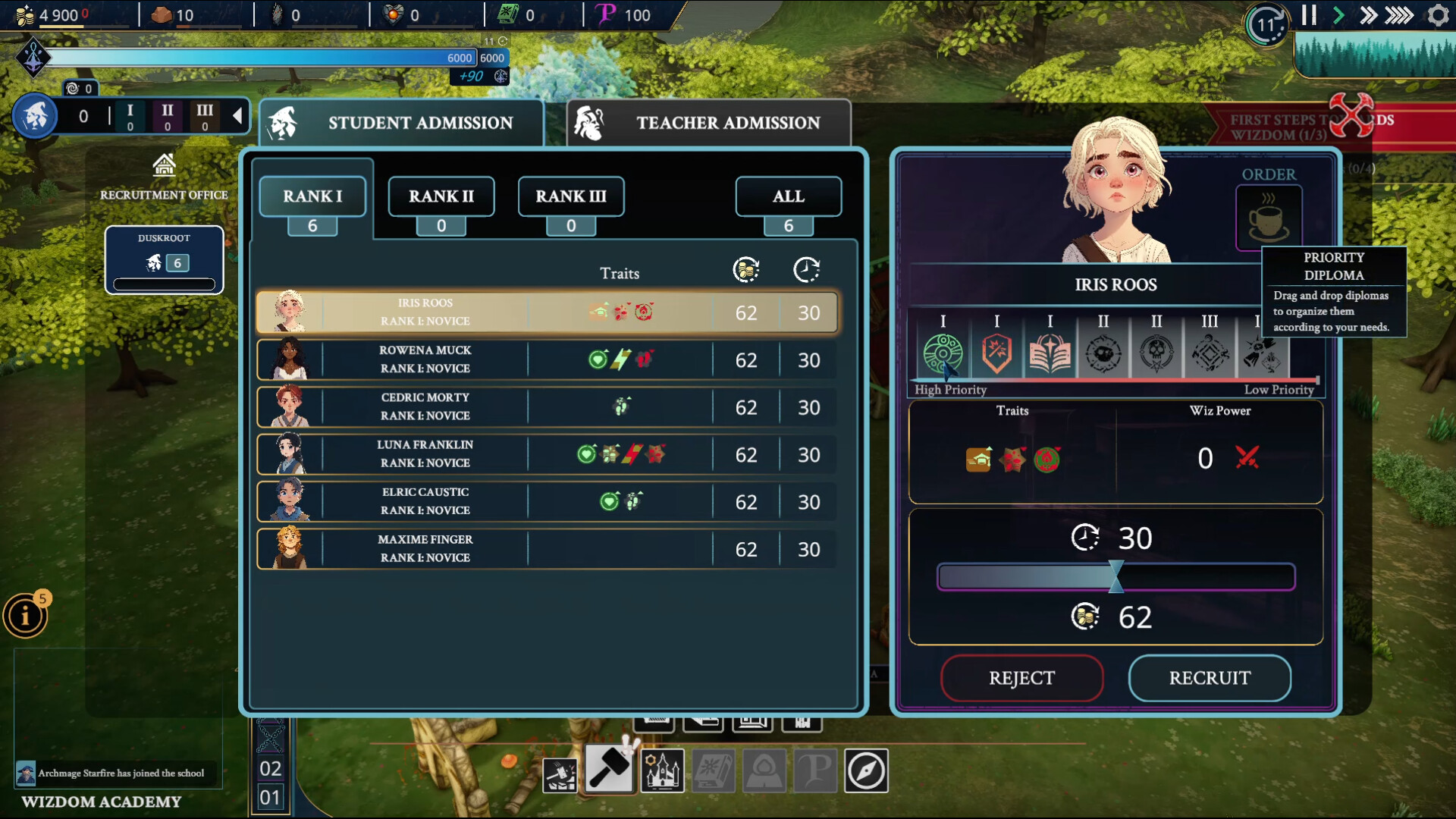Viewport: 1456px width, 819px height.
Task: Expand the info notifications circle
Action: click(26, 616)
